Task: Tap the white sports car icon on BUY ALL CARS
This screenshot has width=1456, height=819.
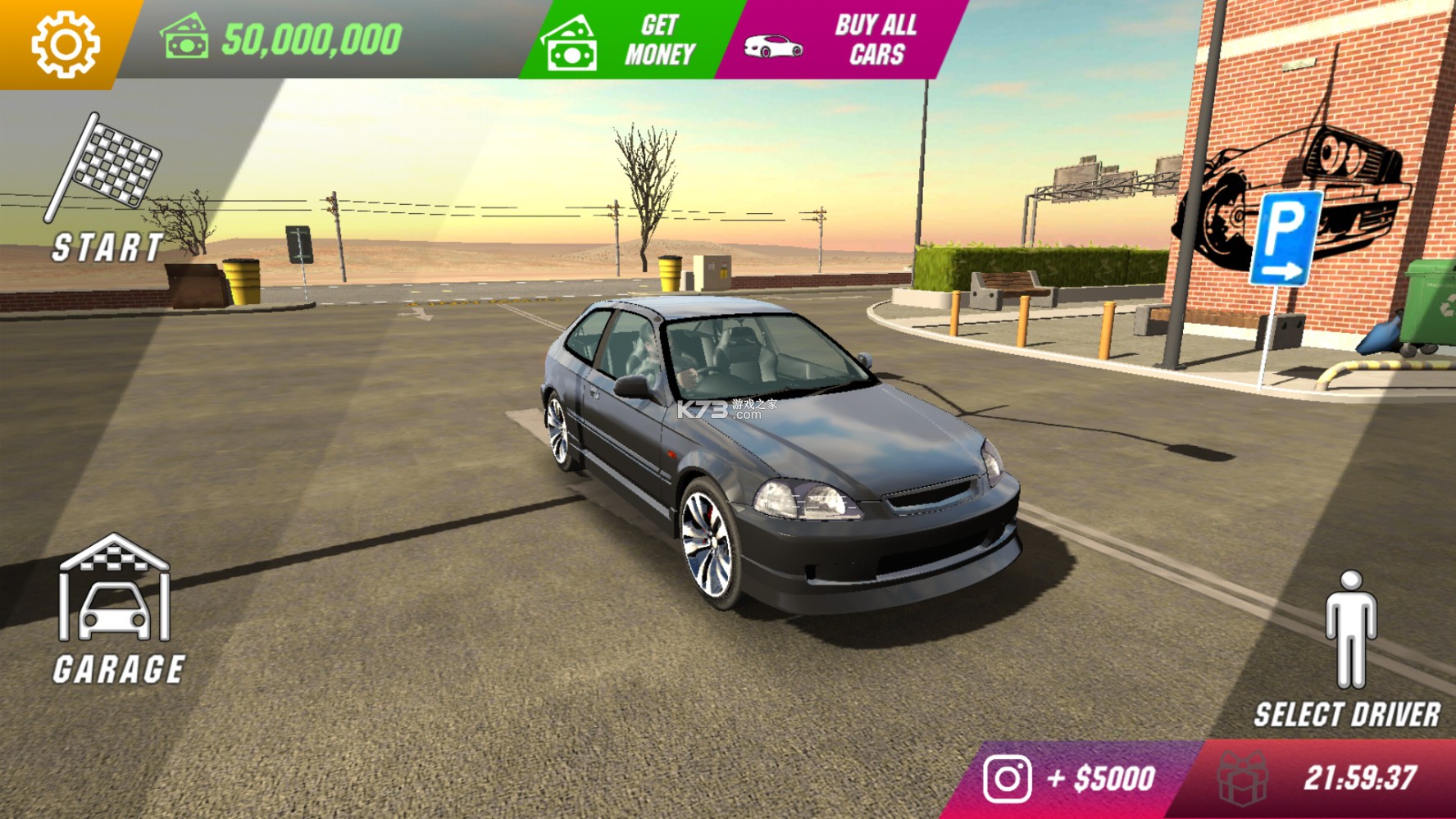Action: pos(774,45)
